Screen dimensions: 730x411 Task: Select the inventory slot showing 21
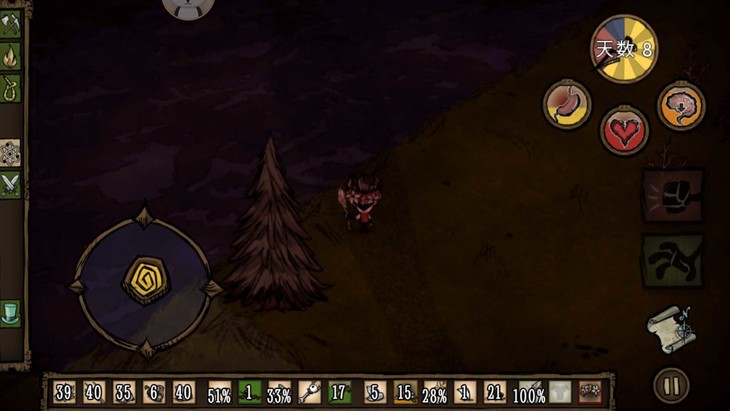point(495,392)
